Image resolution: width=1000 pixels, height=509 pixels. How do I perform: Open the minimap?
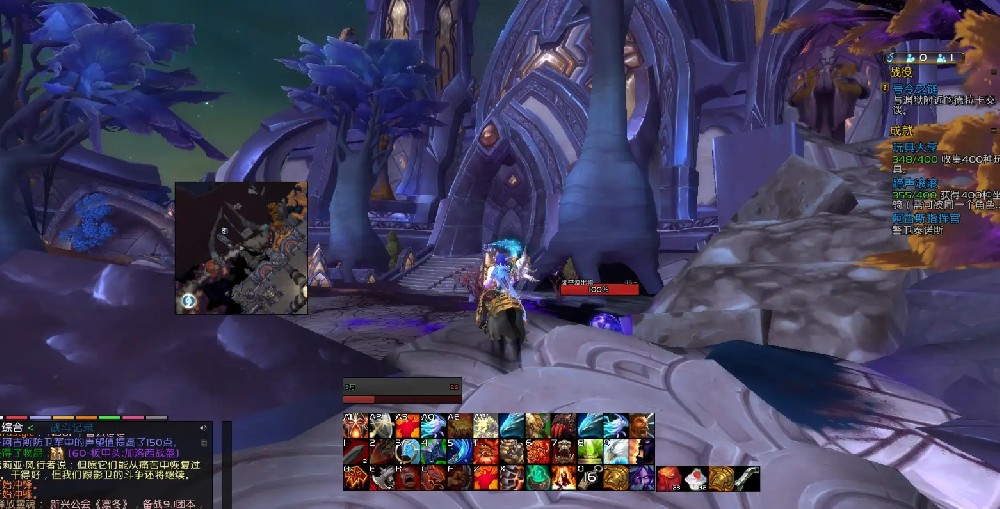pos(241,248)
